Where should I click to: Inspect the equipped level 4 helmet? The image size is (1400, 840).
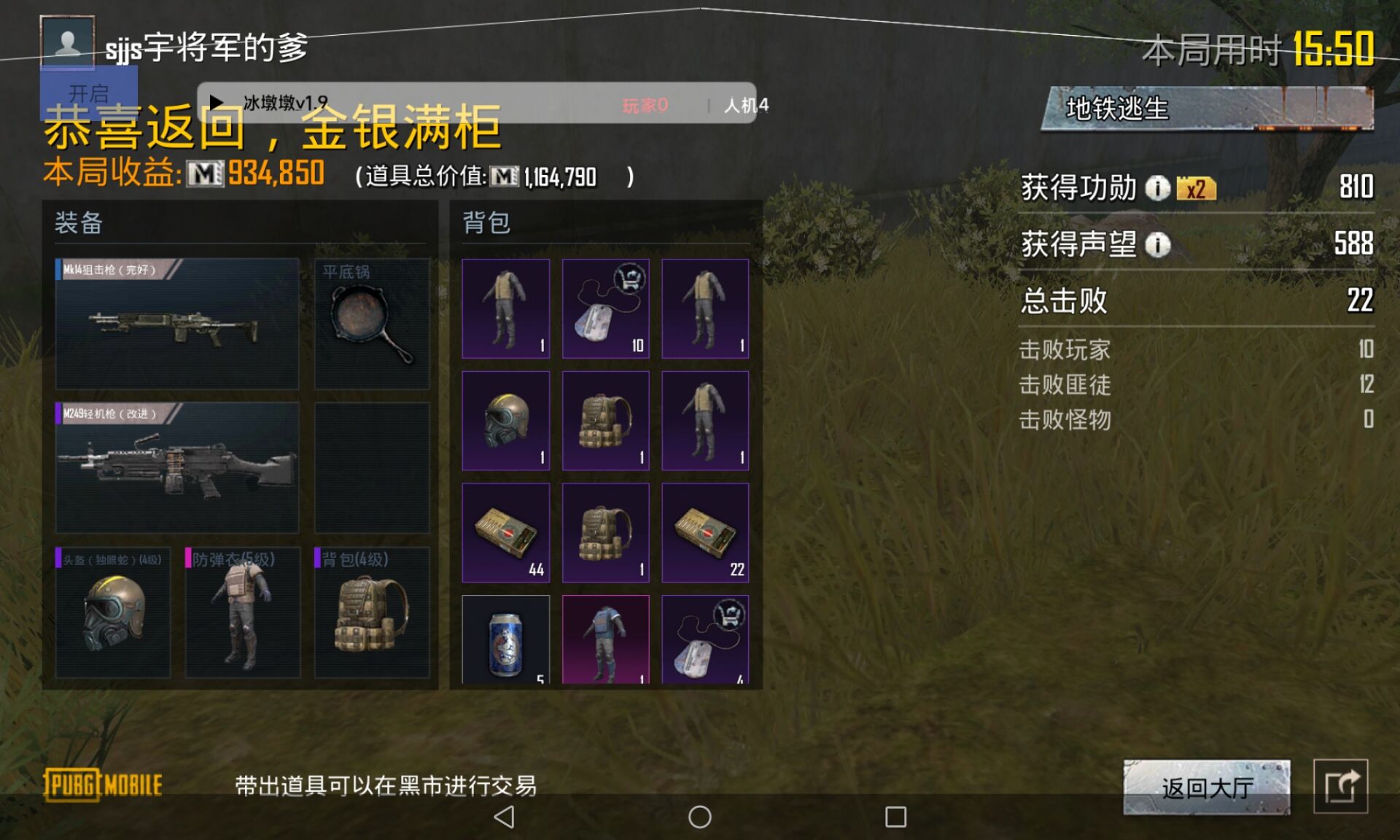point(113,612)
